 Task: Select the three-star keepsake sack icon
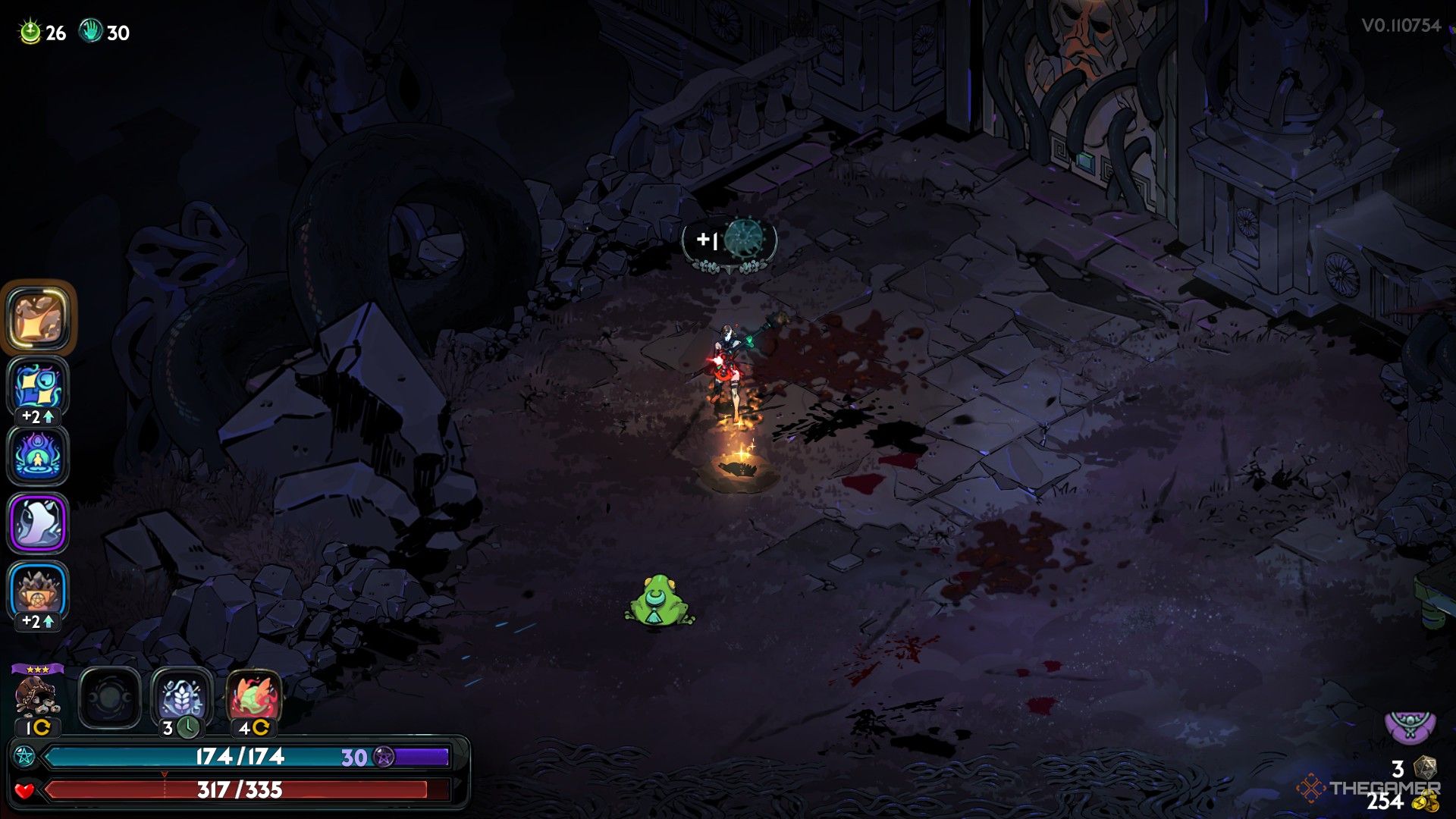[36, 696]
